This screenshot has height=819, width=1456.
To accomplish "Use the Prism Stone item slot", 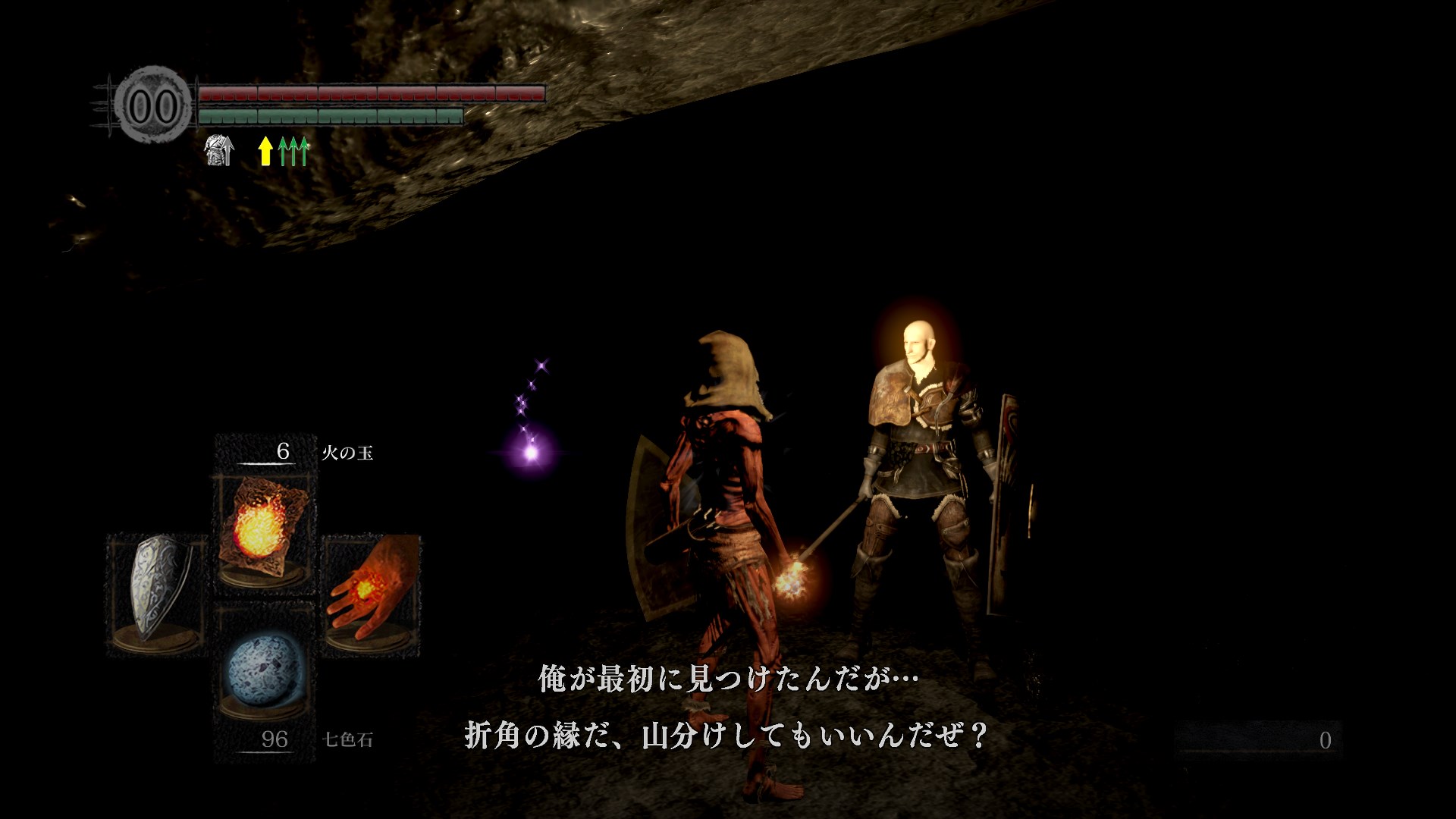I will 264,672.
